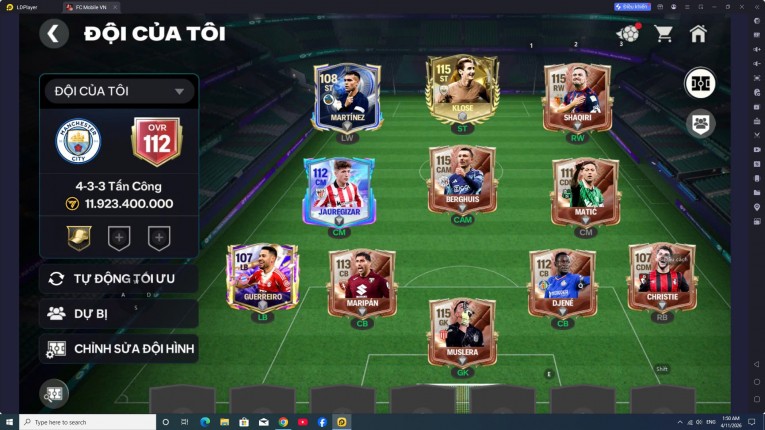Open Windows Start menu

[9, 422]
